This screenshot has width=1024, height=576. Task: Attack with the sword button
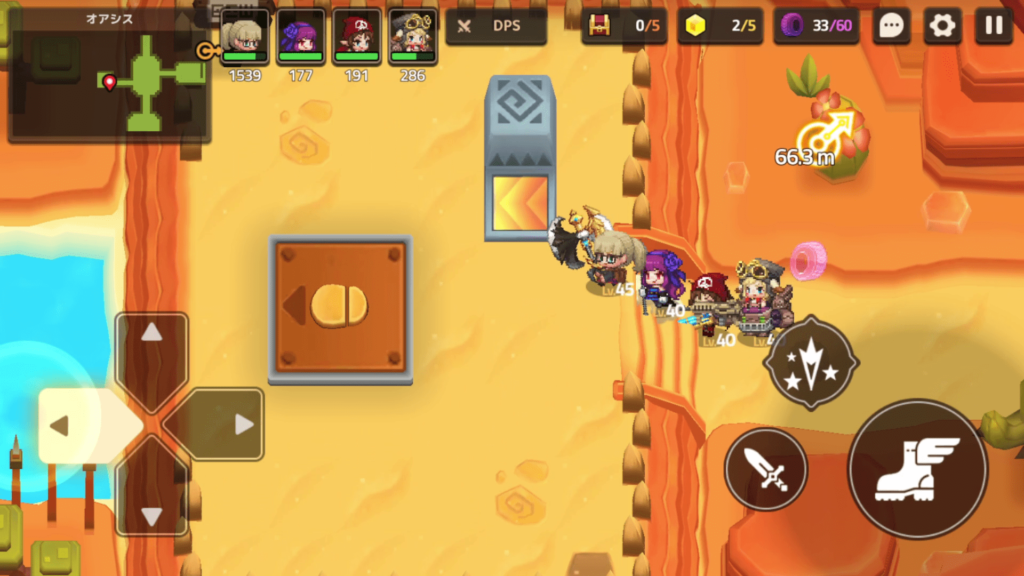click(x=766, y=469)
